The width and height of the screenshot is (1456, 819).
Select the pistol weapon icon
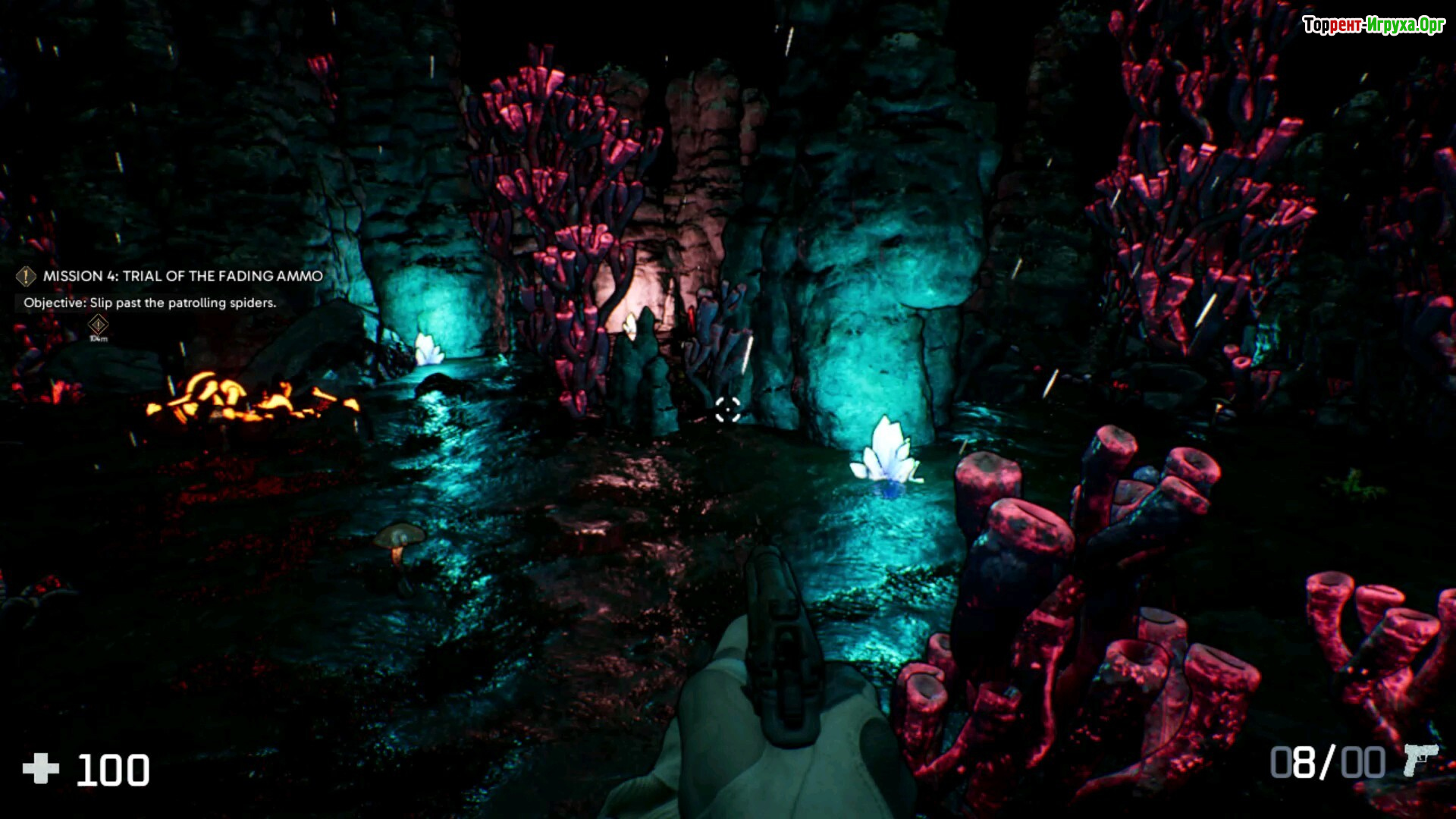[1419, 759]
